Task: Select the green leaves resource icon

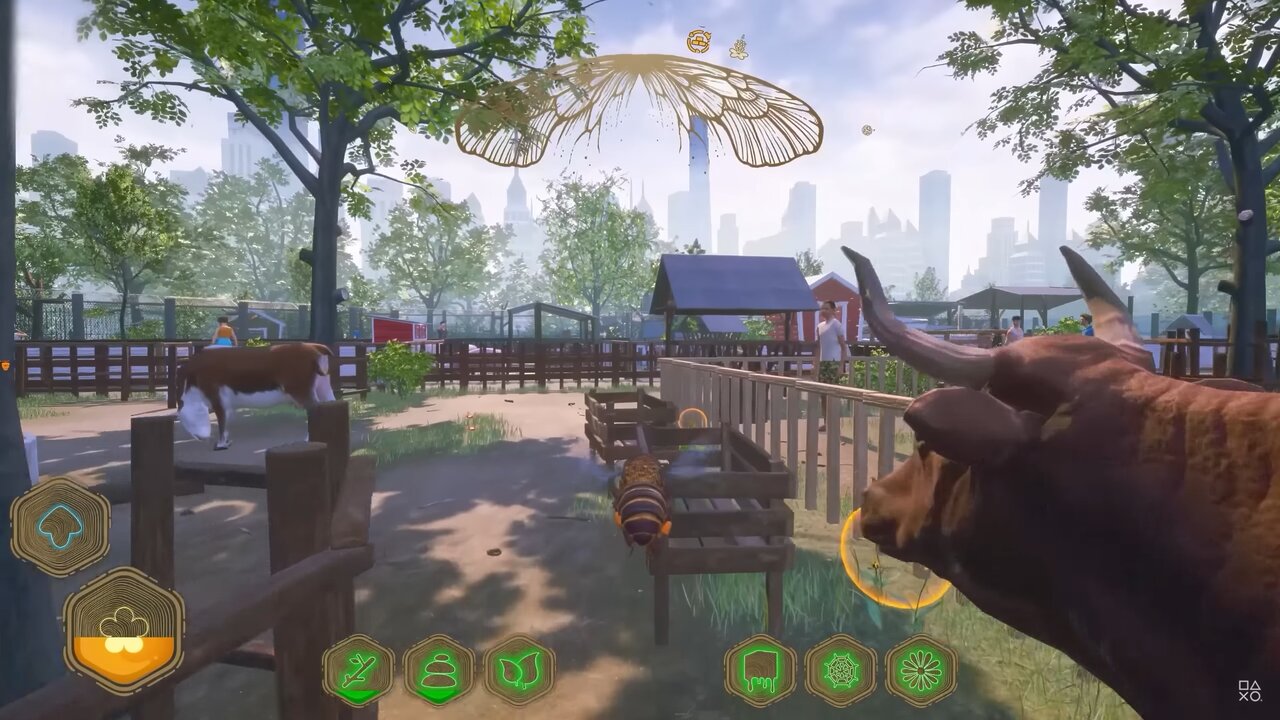Action: 519,670
